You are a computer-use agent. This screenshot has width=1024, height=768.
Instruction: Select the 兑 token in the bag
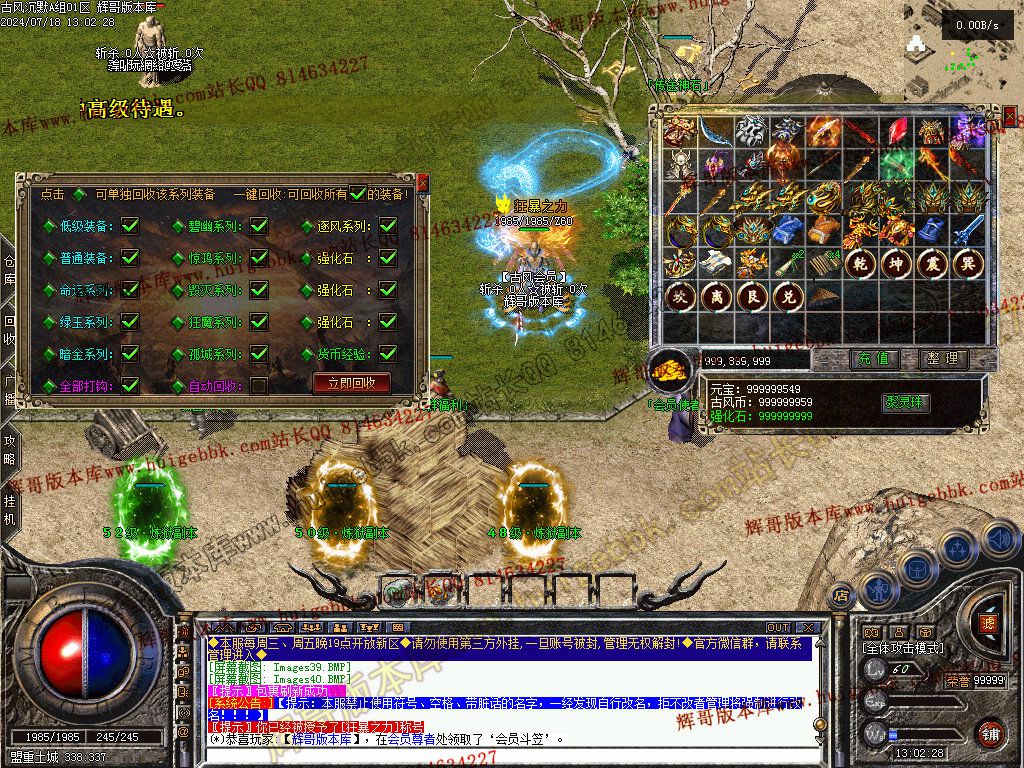click(785, 297)
